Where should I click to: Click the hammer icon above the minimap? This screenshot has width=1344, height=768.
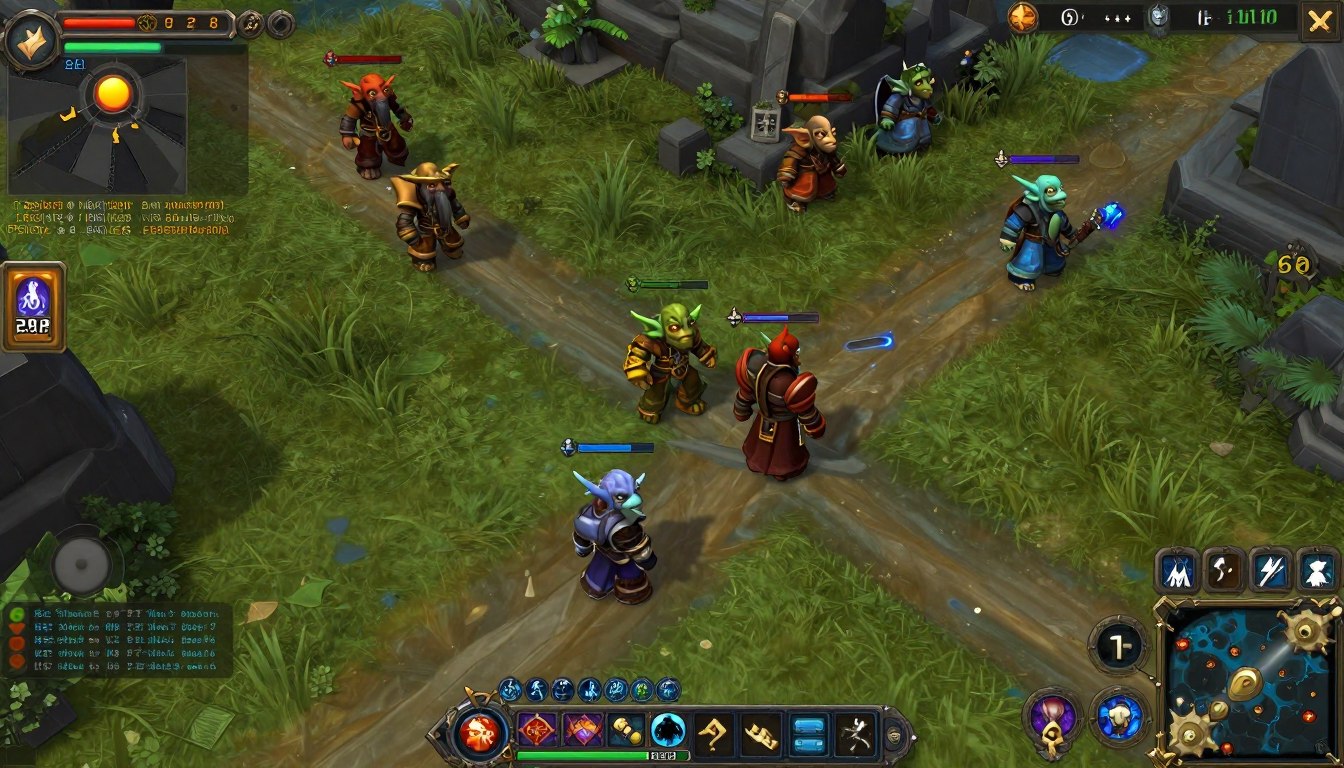click(1223, 570)
